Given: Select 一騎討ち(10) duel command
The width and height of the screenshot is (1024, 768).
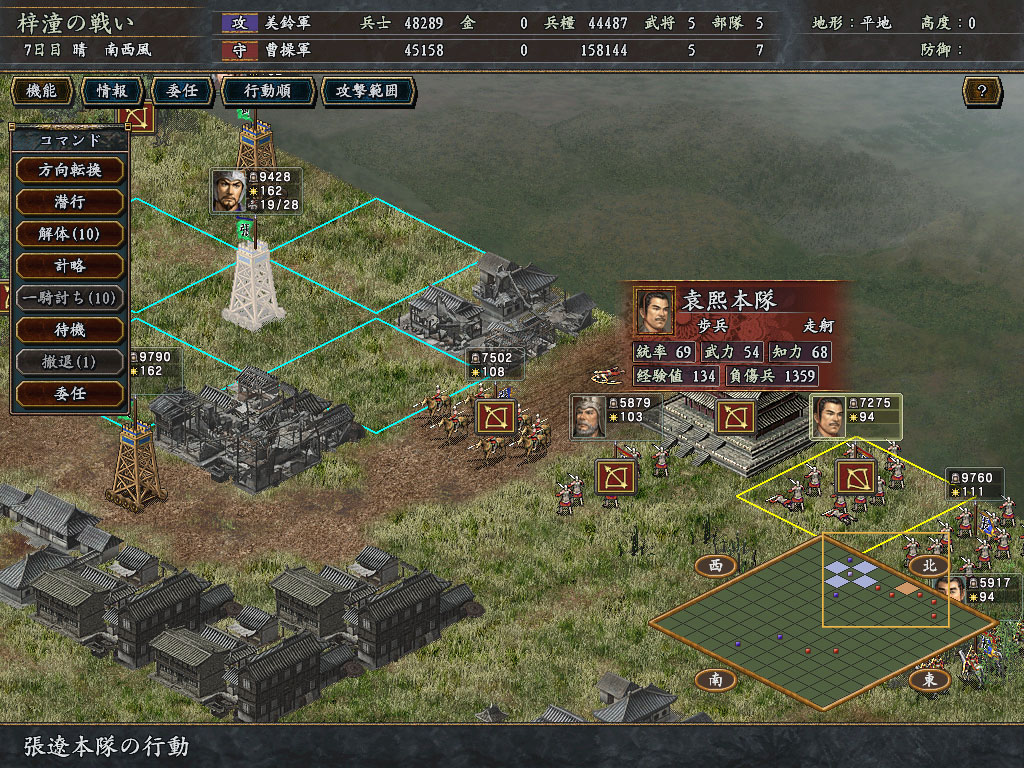Looking at the screenshot, I should [70, 297].
